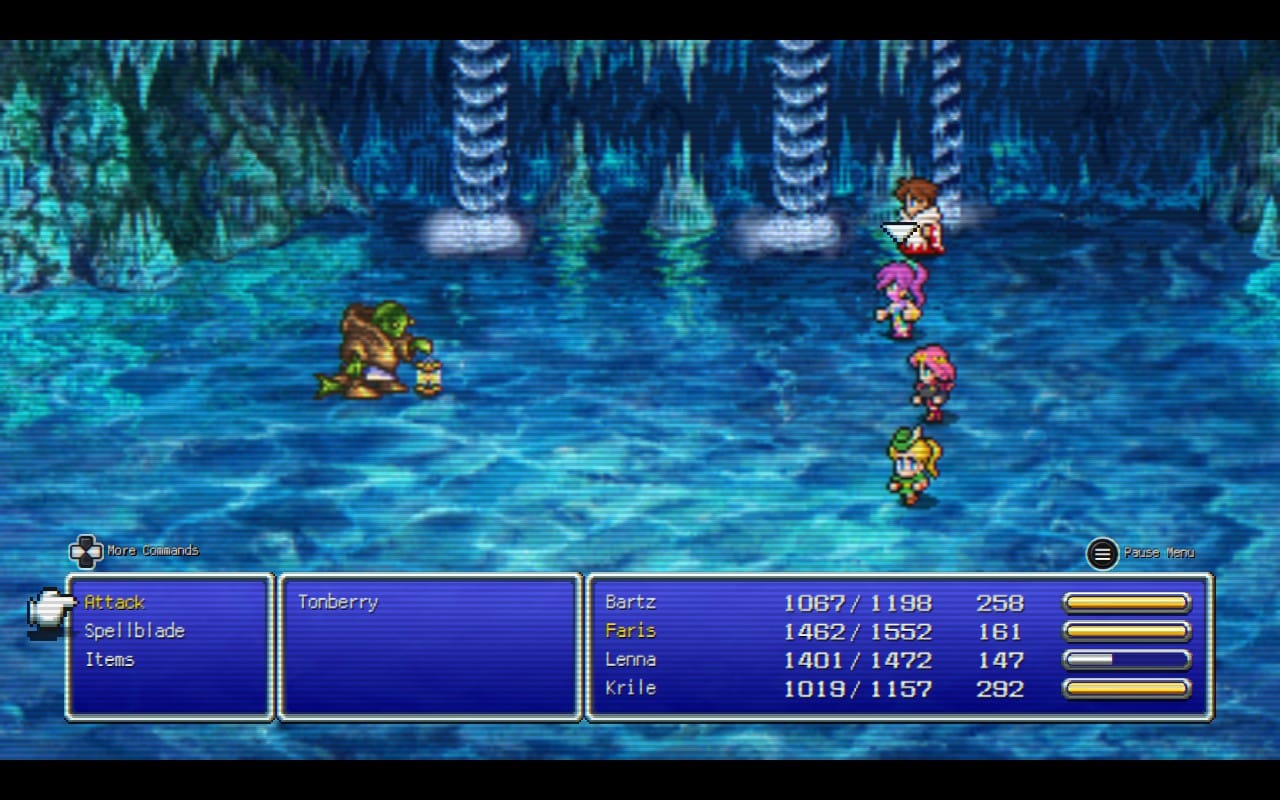Pick Lenna's row in the party panel
The image size is (1280, 800).
pyautogui.click(x=631, y=660)
